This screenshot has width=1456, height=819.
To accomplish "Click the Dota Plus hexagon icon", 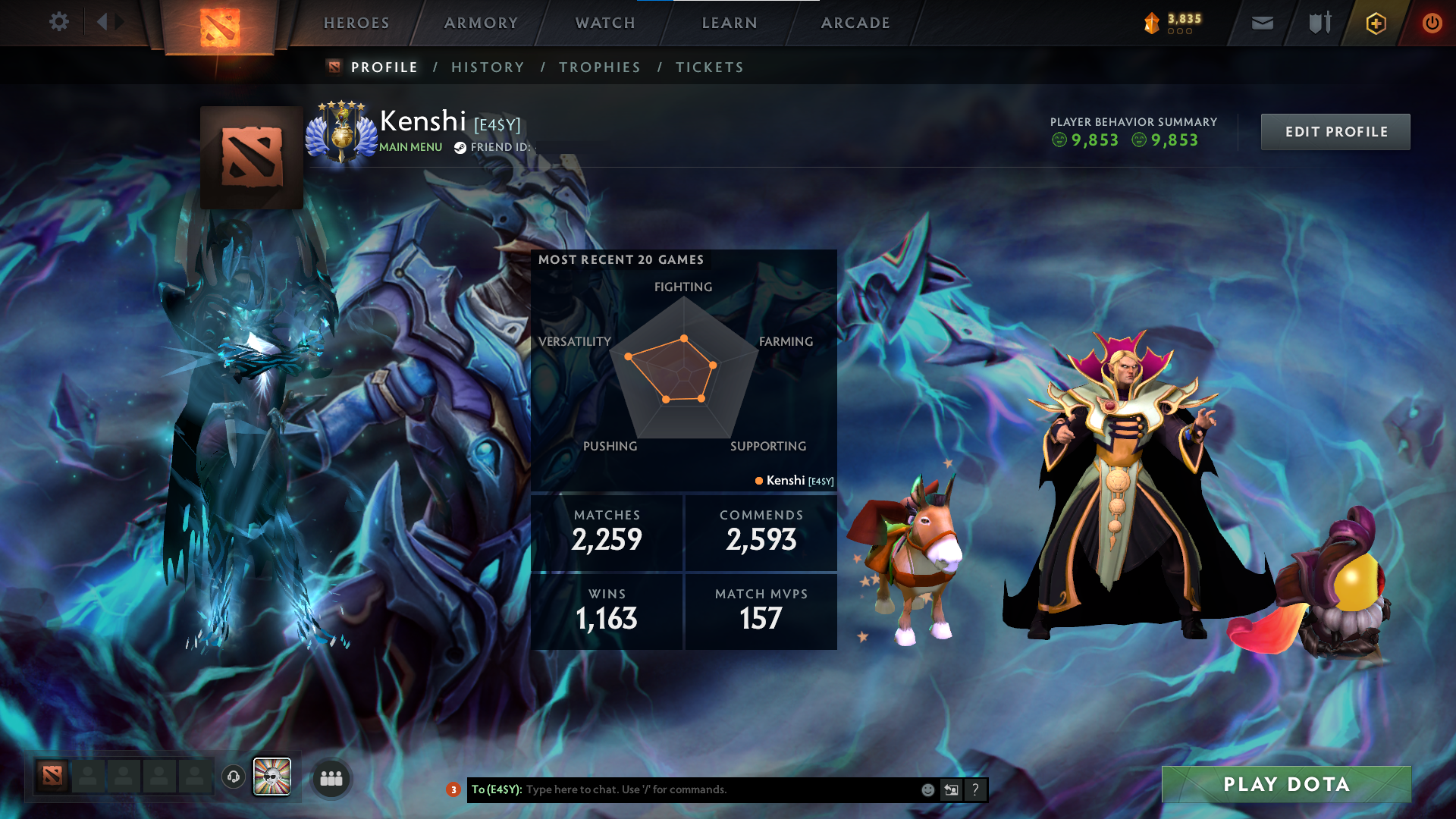I will [x=1375, y=23].
